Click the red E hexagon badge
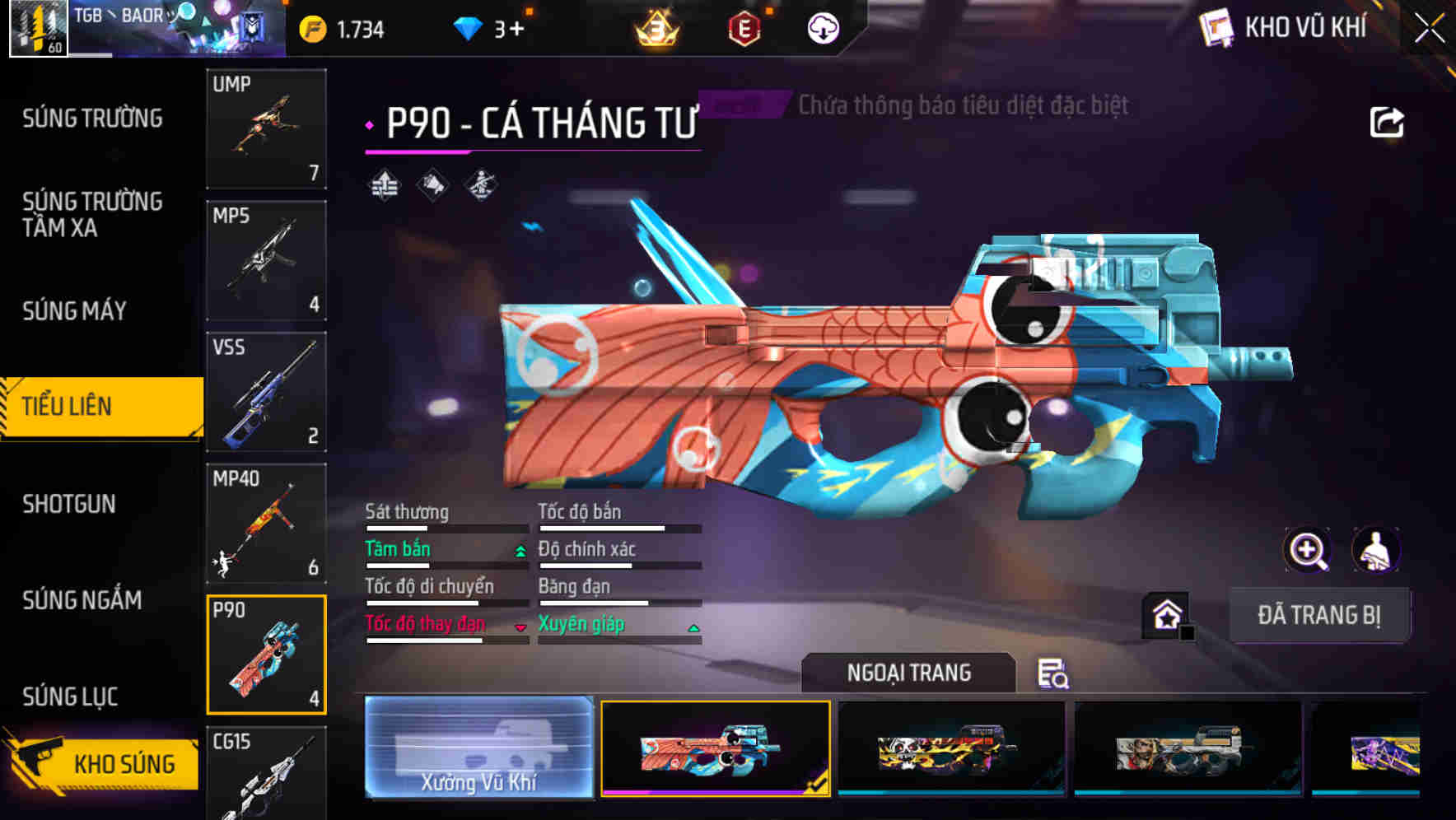This screenshot has width=1456, height=820. point(745,28)
